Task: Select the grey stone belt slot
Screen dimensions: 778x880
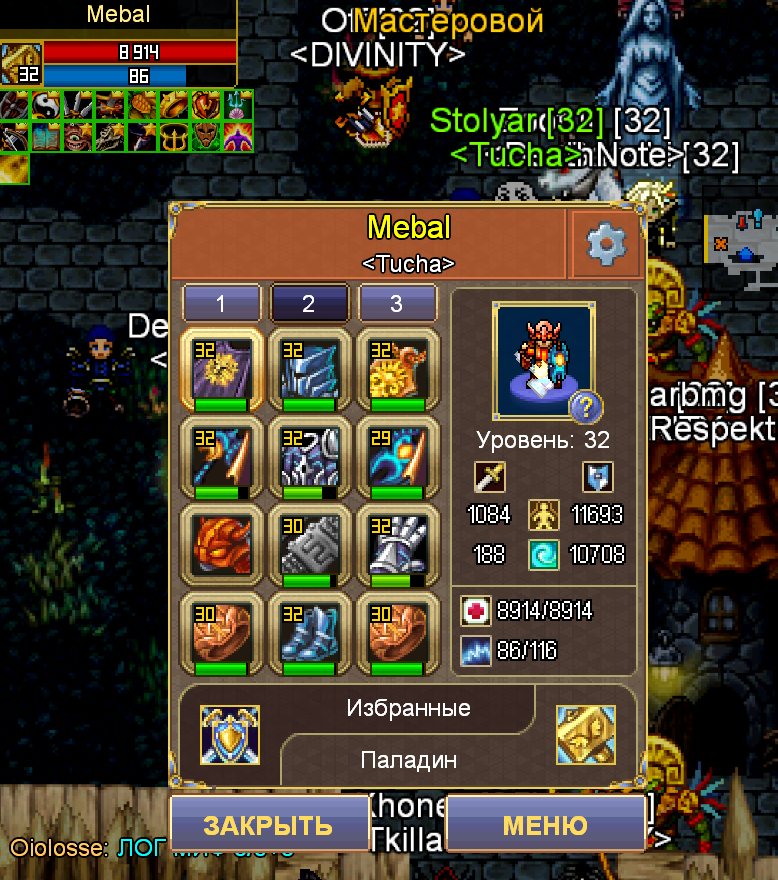Action: coord(309,546)
